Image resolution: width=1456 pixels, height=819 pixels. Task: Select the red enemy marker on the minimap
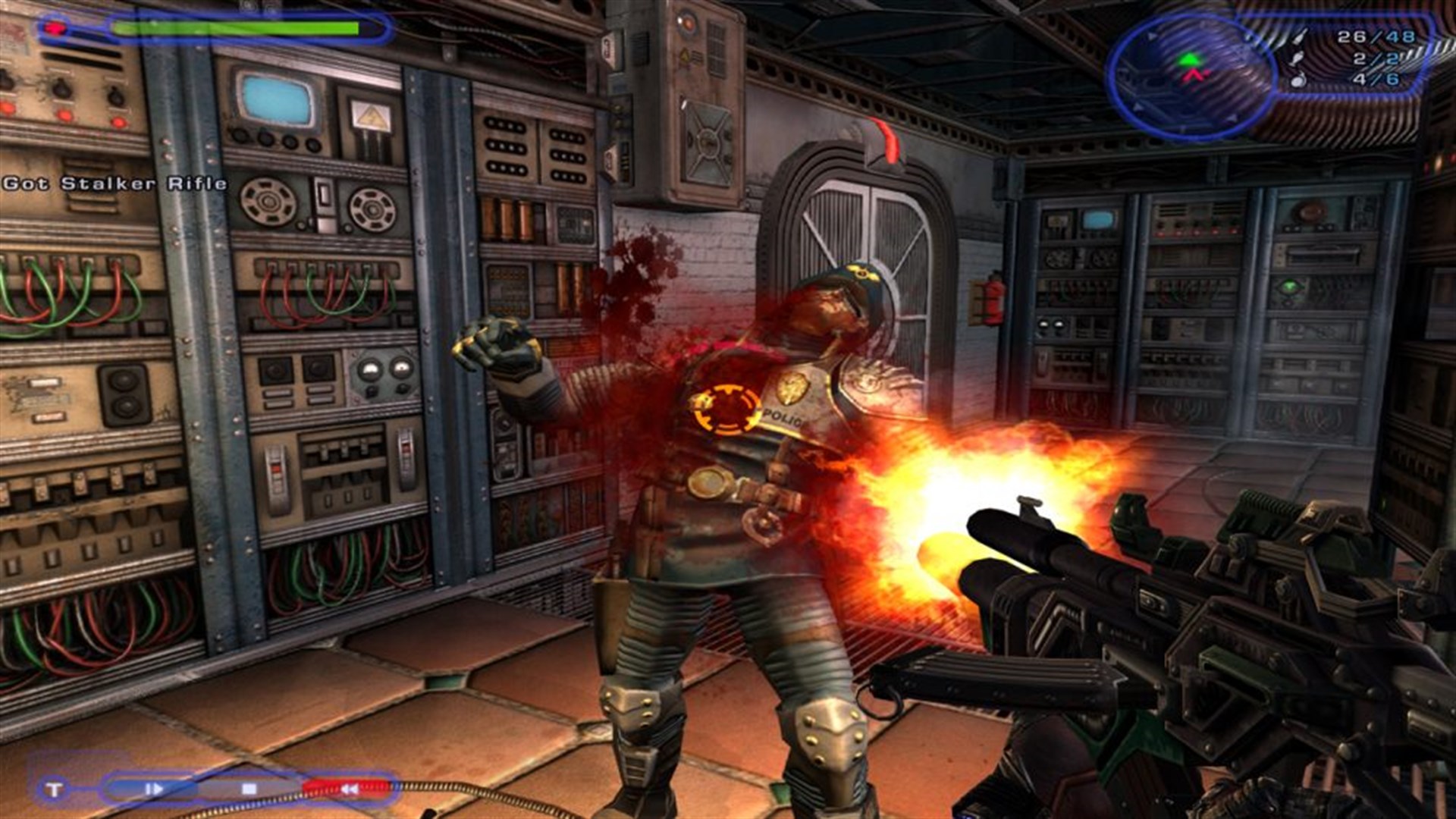coord(1194,74)
